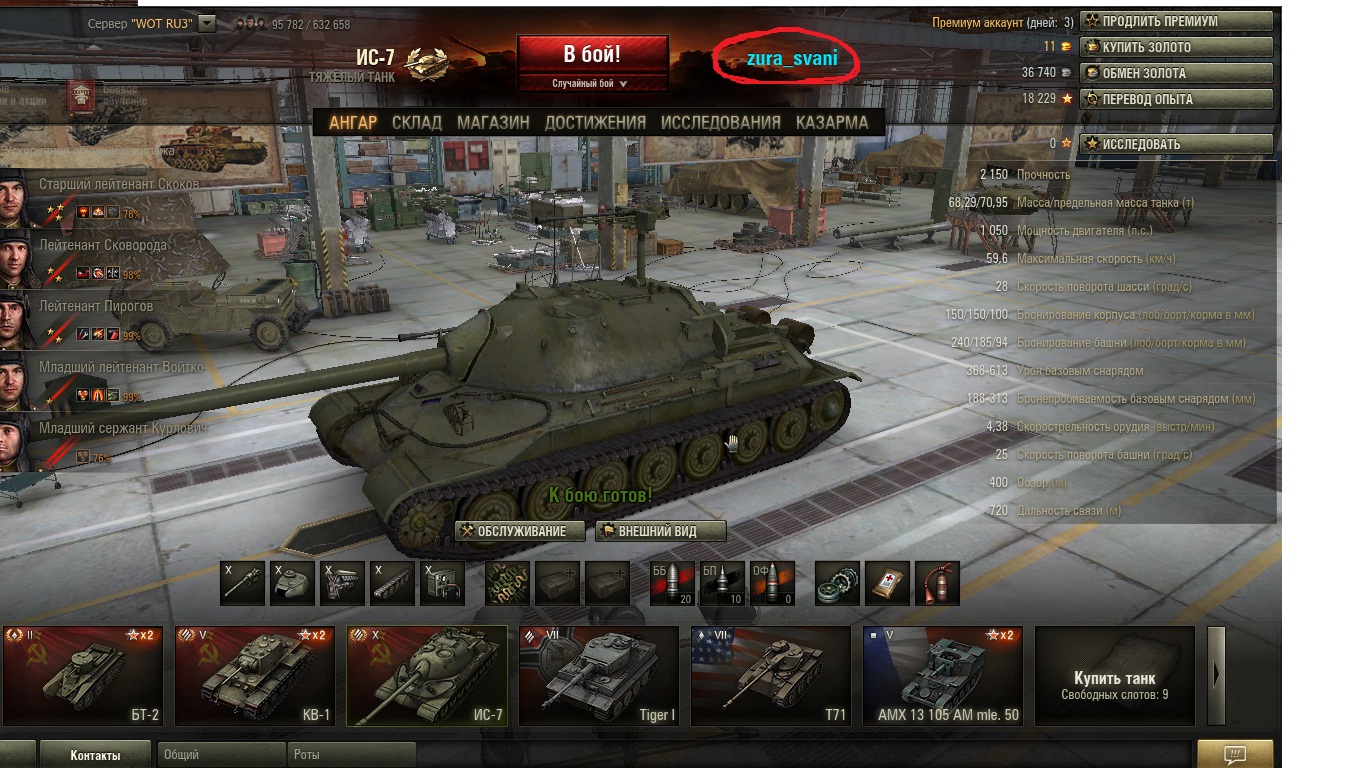
Task: Choose the Купить золото button
Action: click(x=1176, y=47)
